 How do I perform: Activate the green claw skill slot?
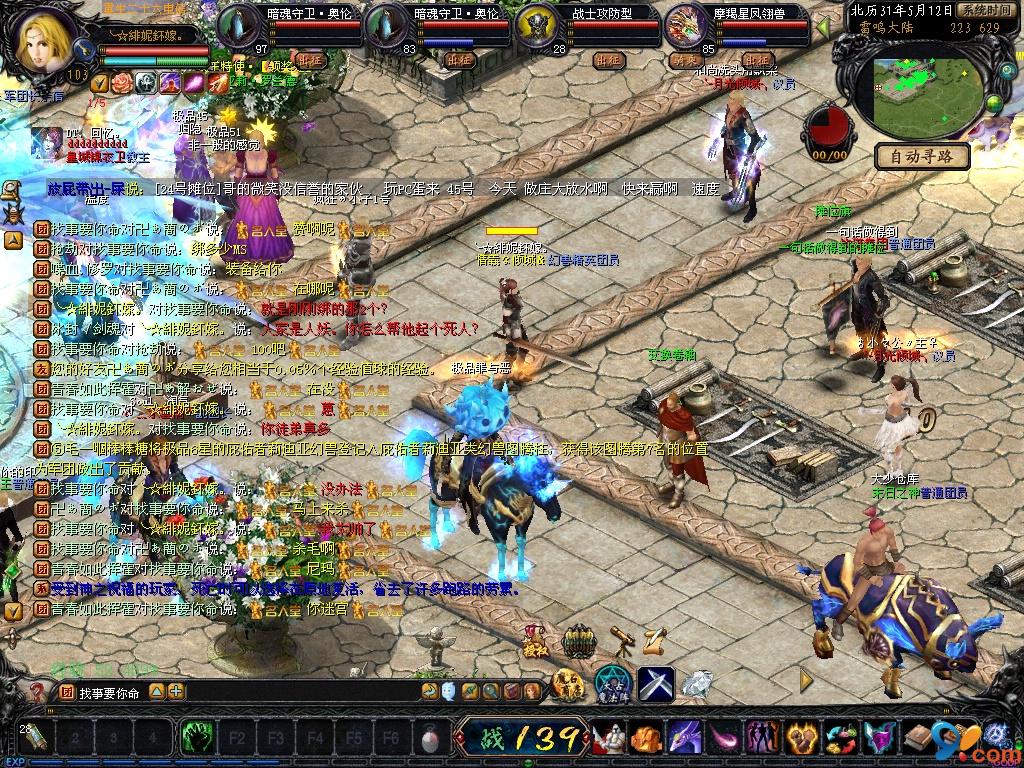tap(195, 739)
